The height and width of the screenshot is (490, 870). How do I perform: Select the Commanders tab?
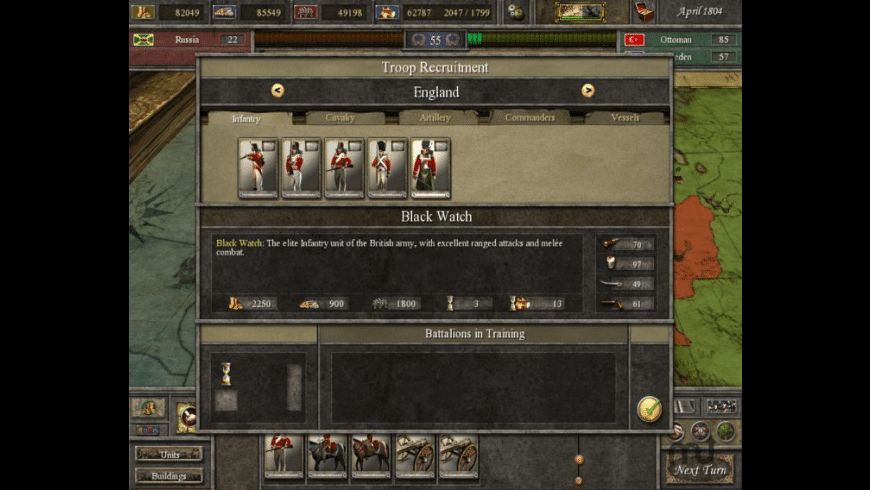click(530, 117)
